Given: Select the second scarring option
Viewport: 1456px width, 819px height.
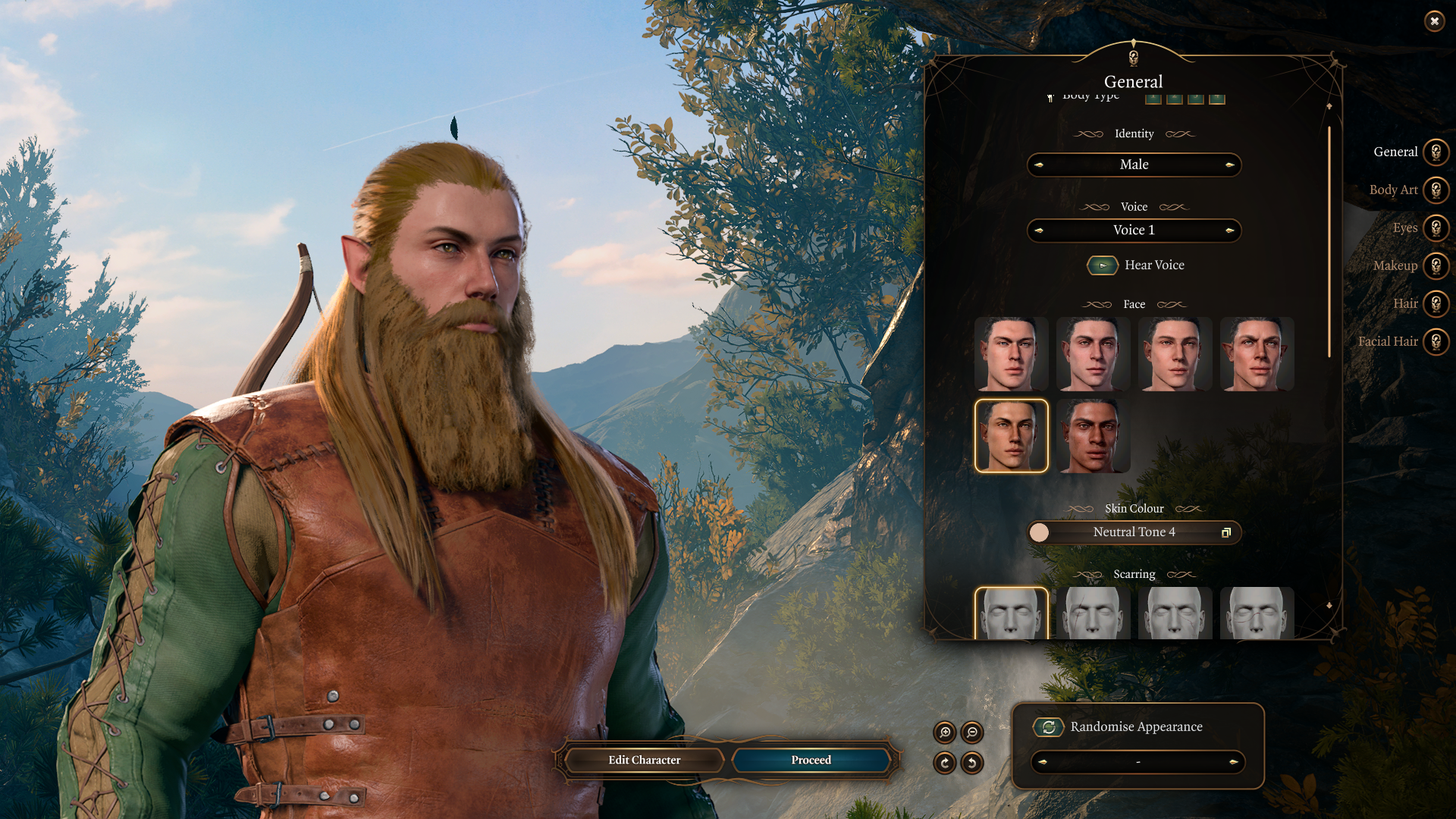Looking at the screenshot, I should click(x=1093, y=613).
